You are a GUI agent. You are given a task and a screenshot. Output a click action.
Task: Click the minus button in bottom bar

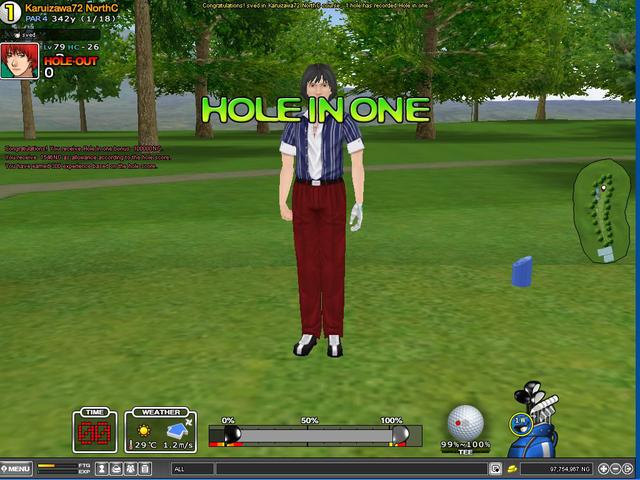point(617,468)
